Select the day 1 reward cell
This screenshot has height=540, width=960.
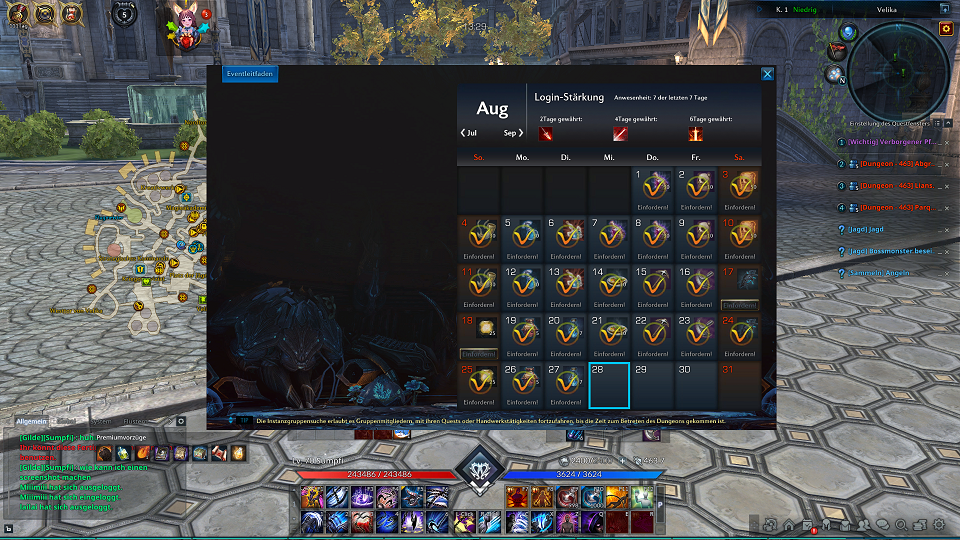(654, 189)
